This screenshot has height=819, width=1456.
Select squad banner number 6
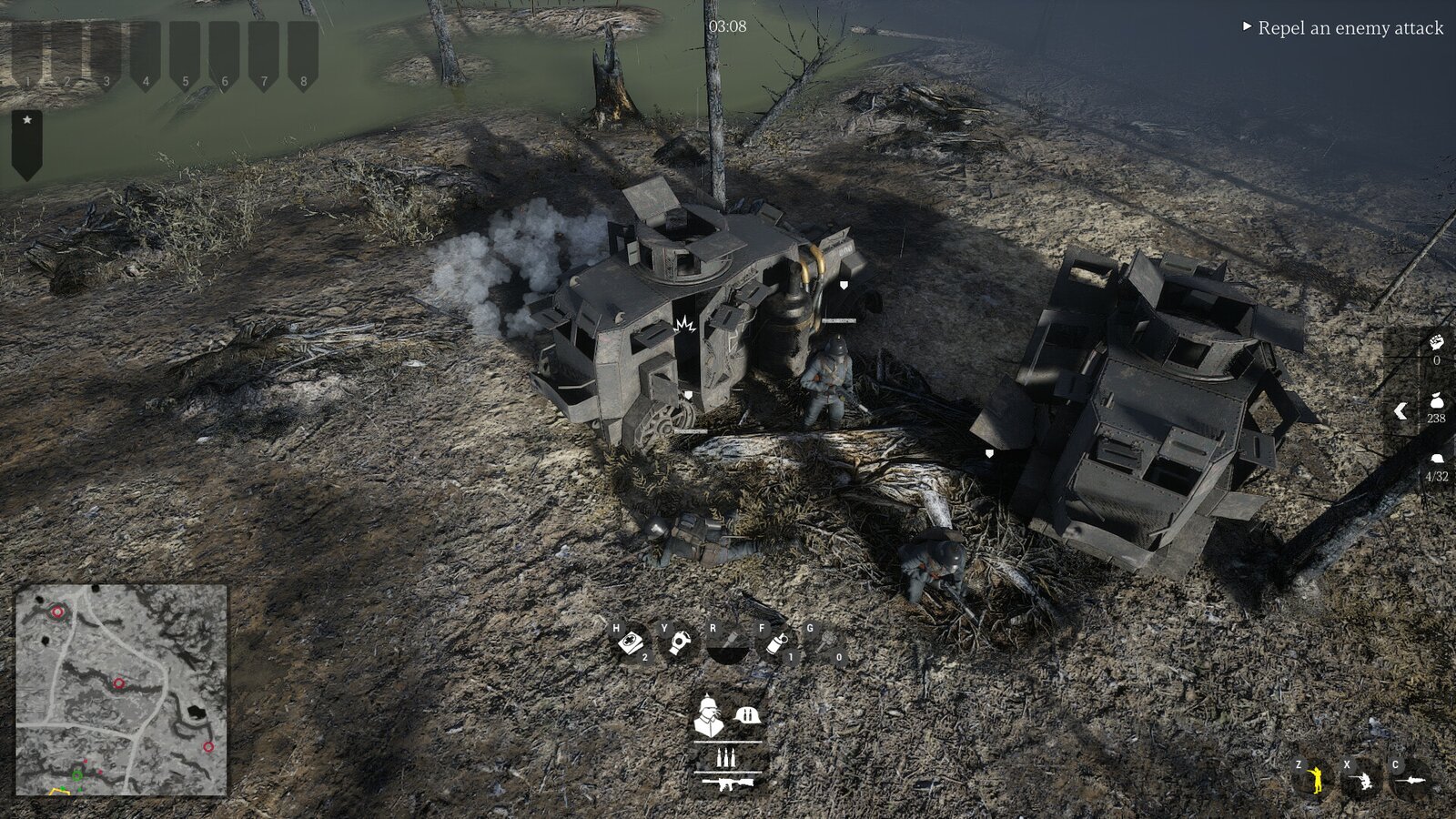point(224,56)
